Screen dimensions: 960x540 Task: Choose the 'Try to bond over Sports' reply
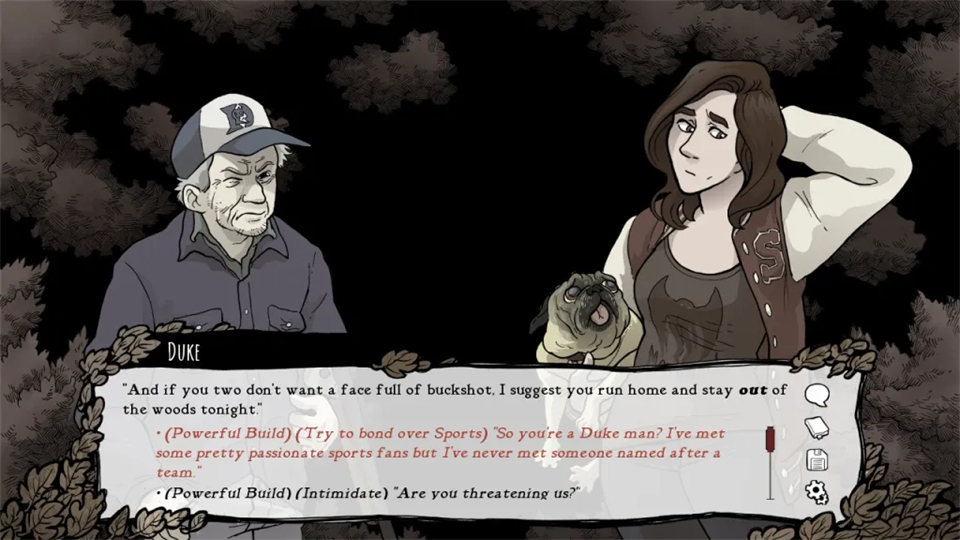440,452
